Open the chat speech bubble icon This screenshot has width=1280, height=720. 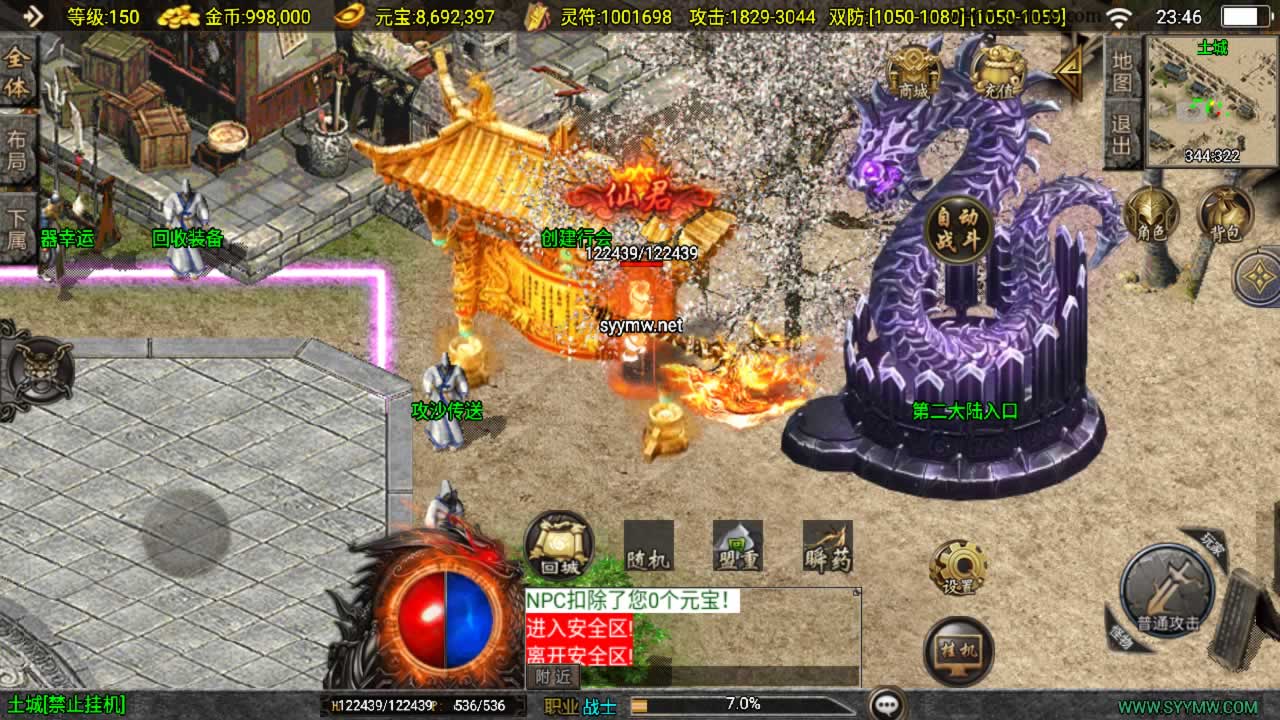[887, 704]
